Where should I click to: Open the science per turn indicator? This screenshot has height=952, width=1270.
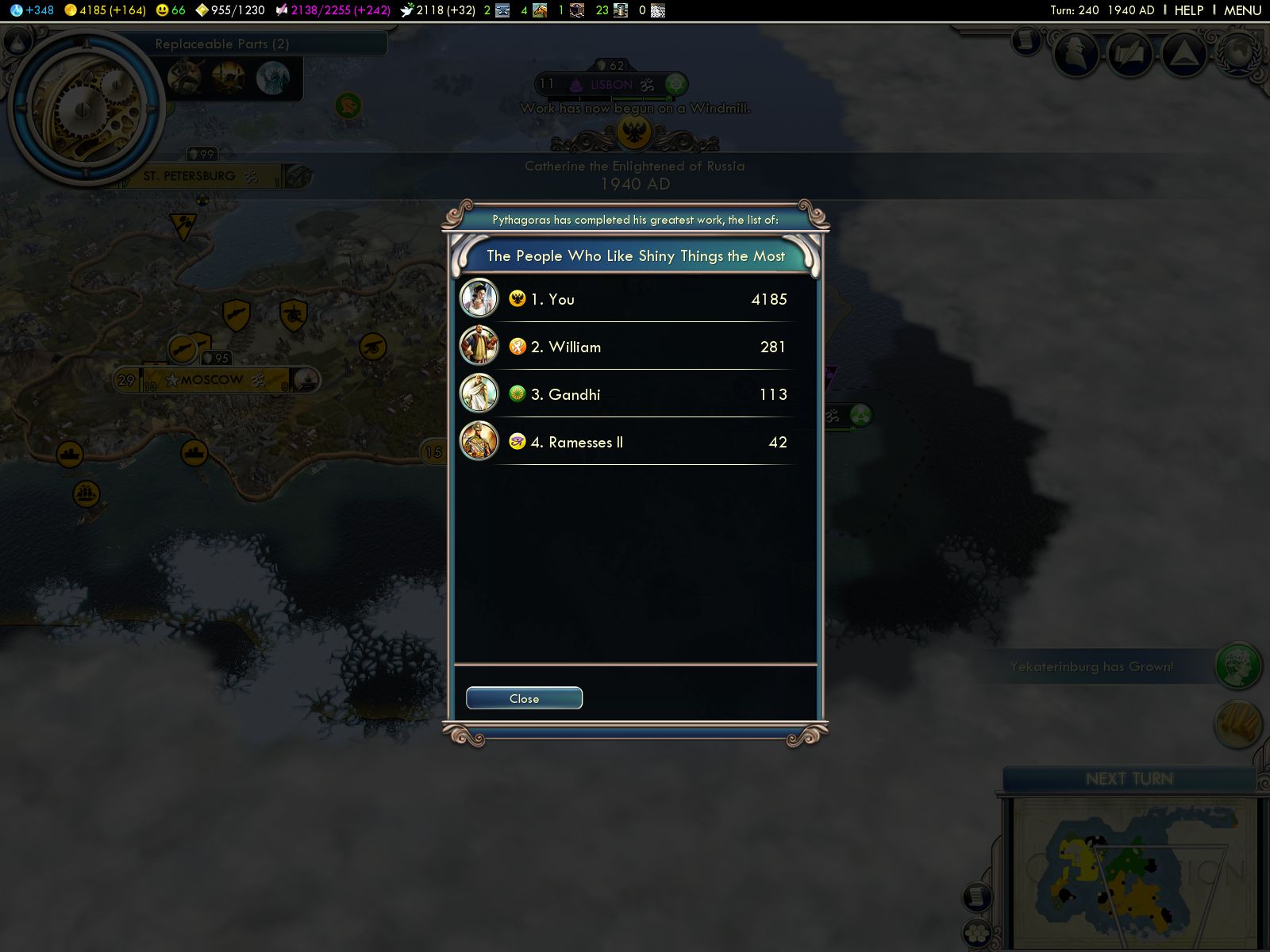pos(33,10)
